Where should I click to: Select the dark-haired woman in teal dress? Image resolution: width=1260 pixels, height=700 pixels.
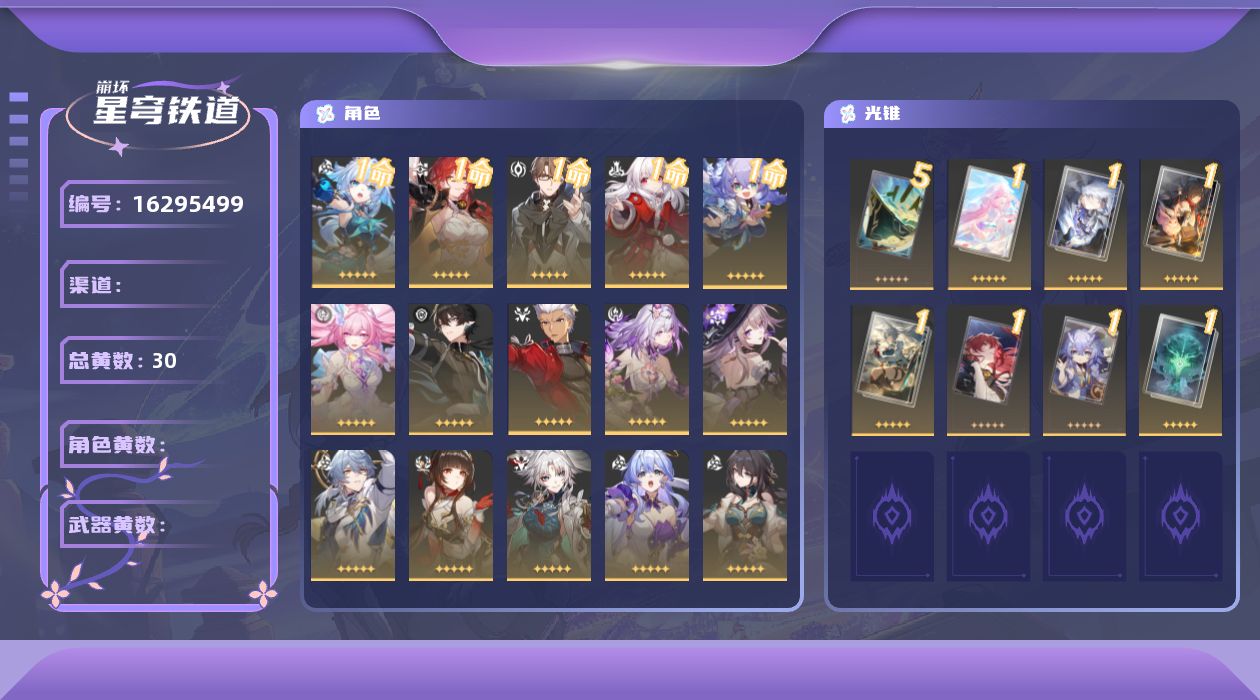coord(745,515)
